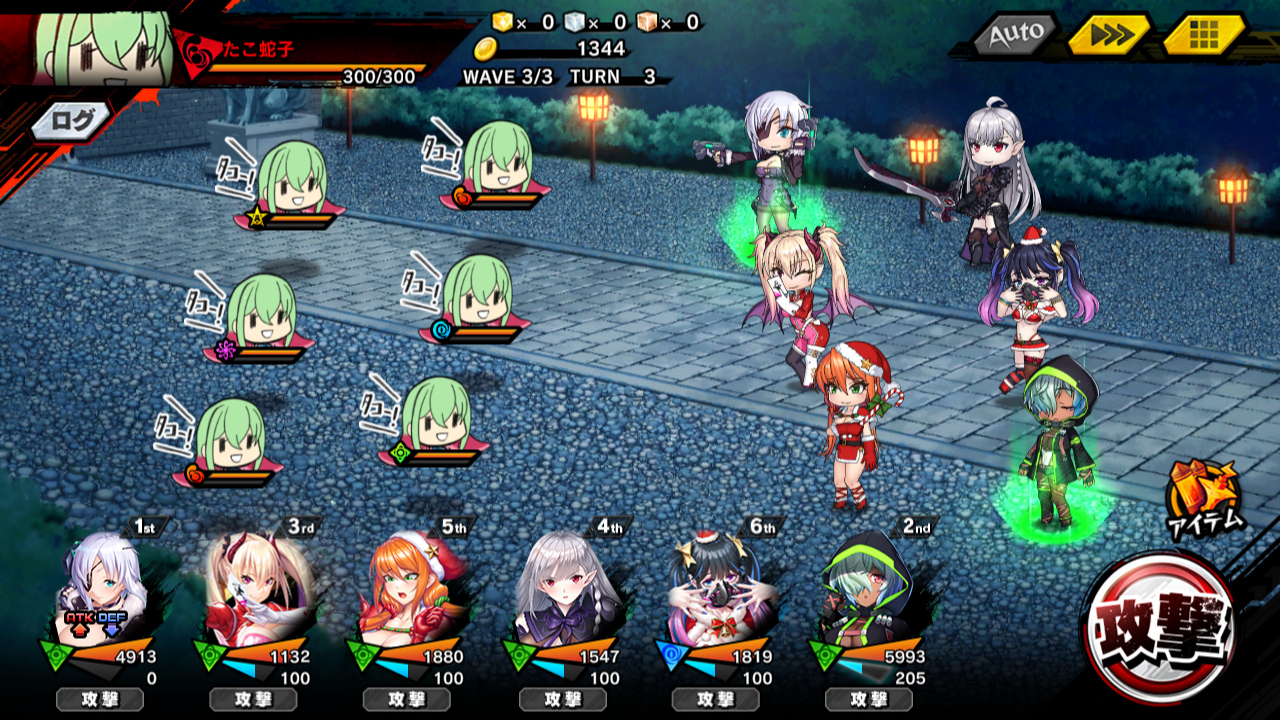
Task: Click 攻撃 under the 4913 HP character
Action: pyautogui.click(x=100, y=699)
